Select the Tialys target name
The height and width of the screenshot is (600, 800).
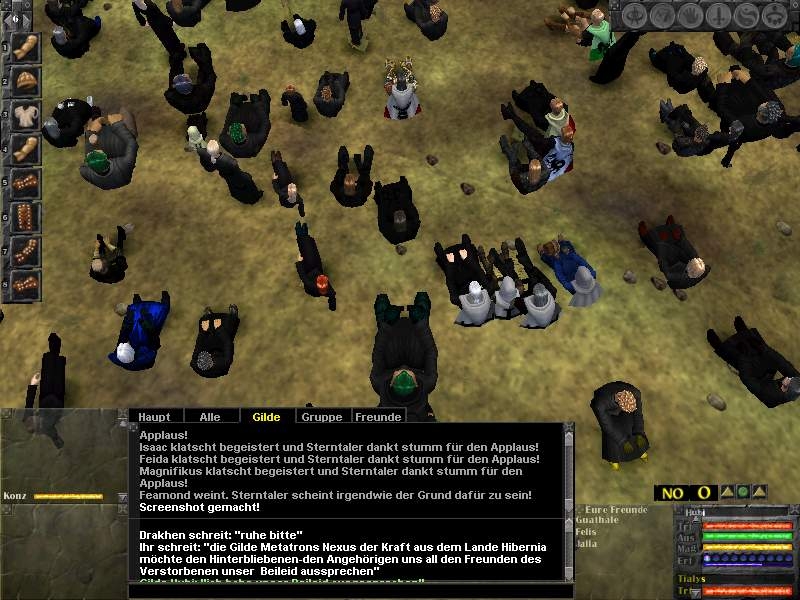[694, 579]
